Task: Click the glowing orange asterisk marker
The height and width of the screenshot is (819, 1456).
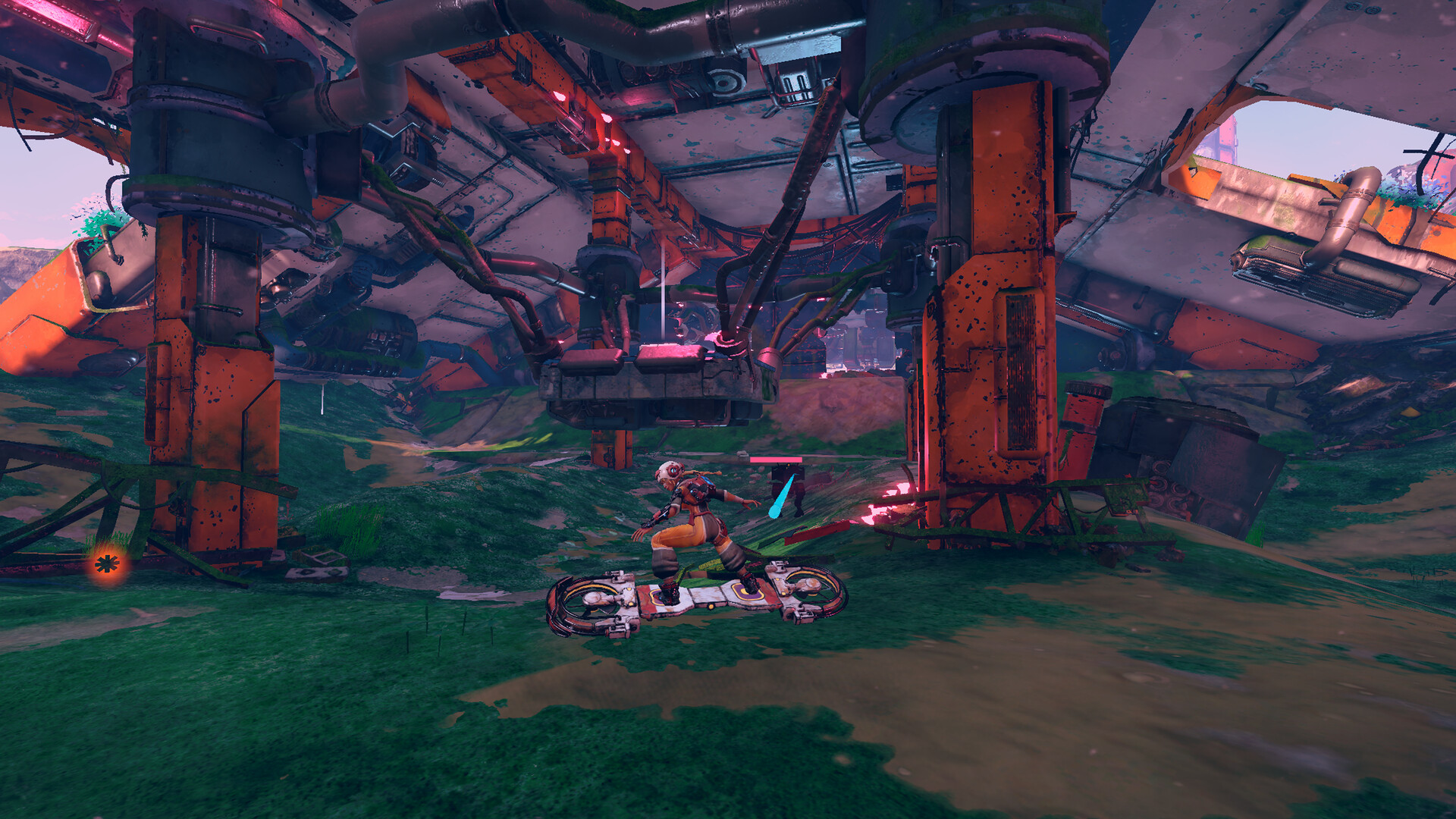Action: pos(107,563)
